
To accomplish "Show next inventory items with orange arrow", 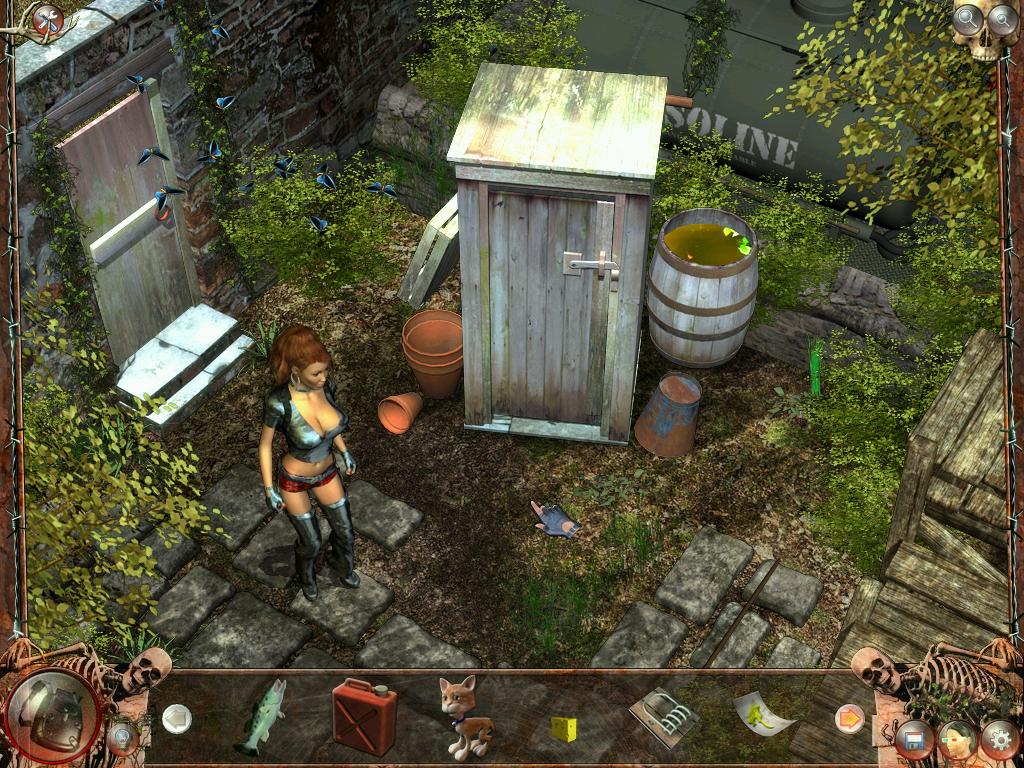I will coord(849,718).
